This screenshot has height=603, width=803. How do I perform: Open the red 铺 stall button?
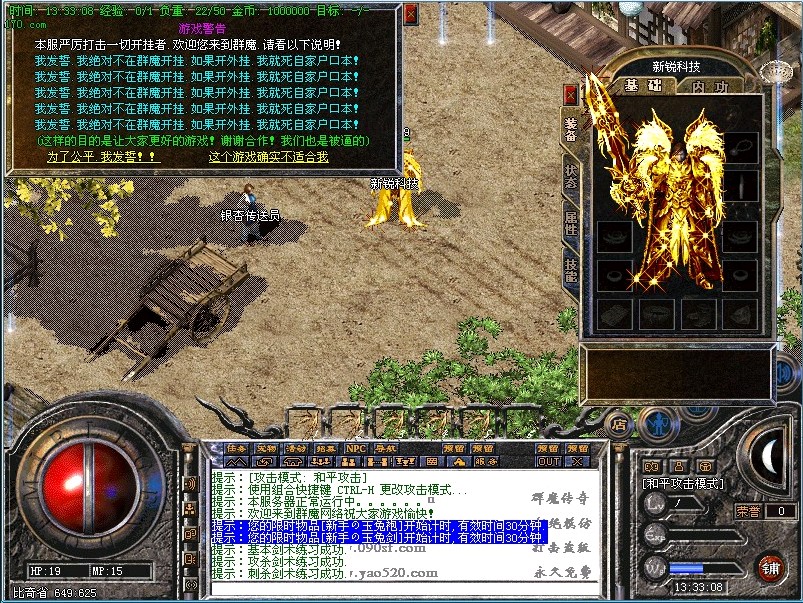(x=770, y=566)
